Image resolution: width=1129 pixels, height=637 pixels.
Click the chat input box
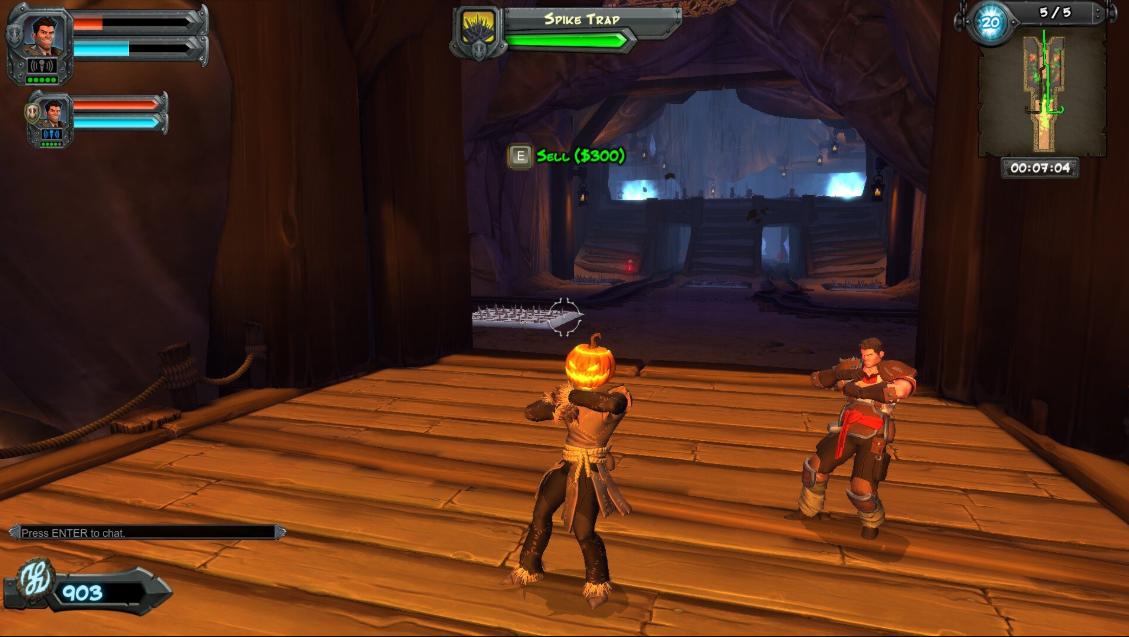(146, 533)
